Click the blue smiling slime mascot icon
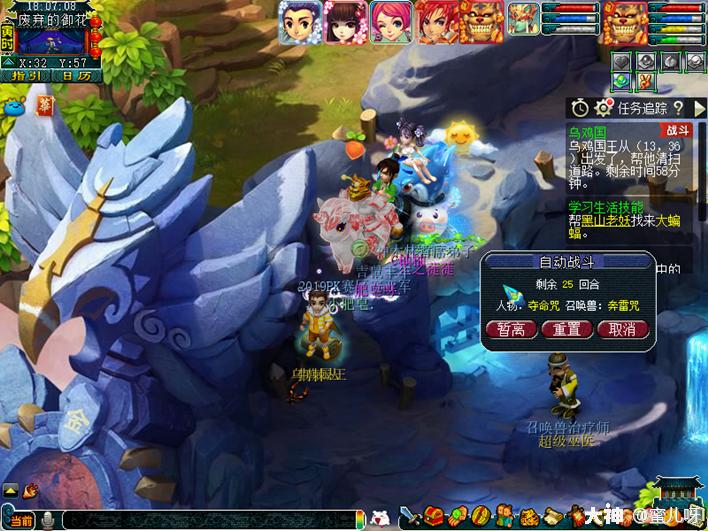This screenshot has width=708, height=531. (x=15, y=103)
